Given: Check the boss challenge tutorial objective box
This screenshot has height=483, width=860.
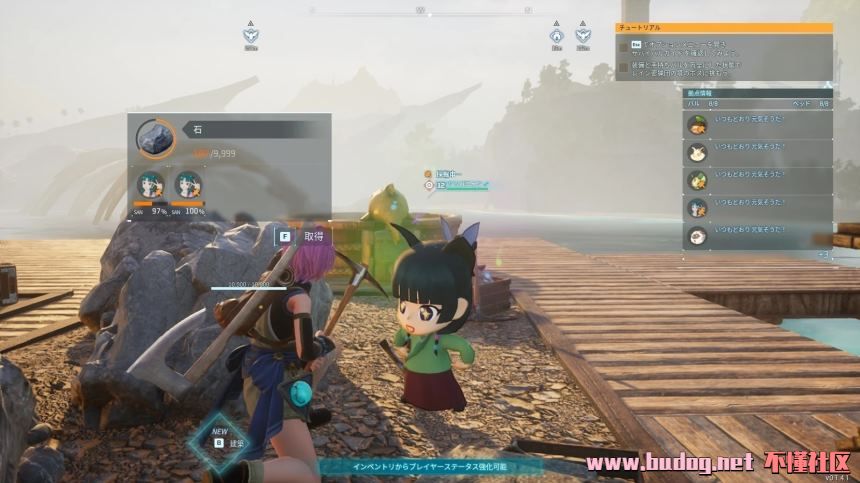Looking at the screenshot, I should pos(623,66).
